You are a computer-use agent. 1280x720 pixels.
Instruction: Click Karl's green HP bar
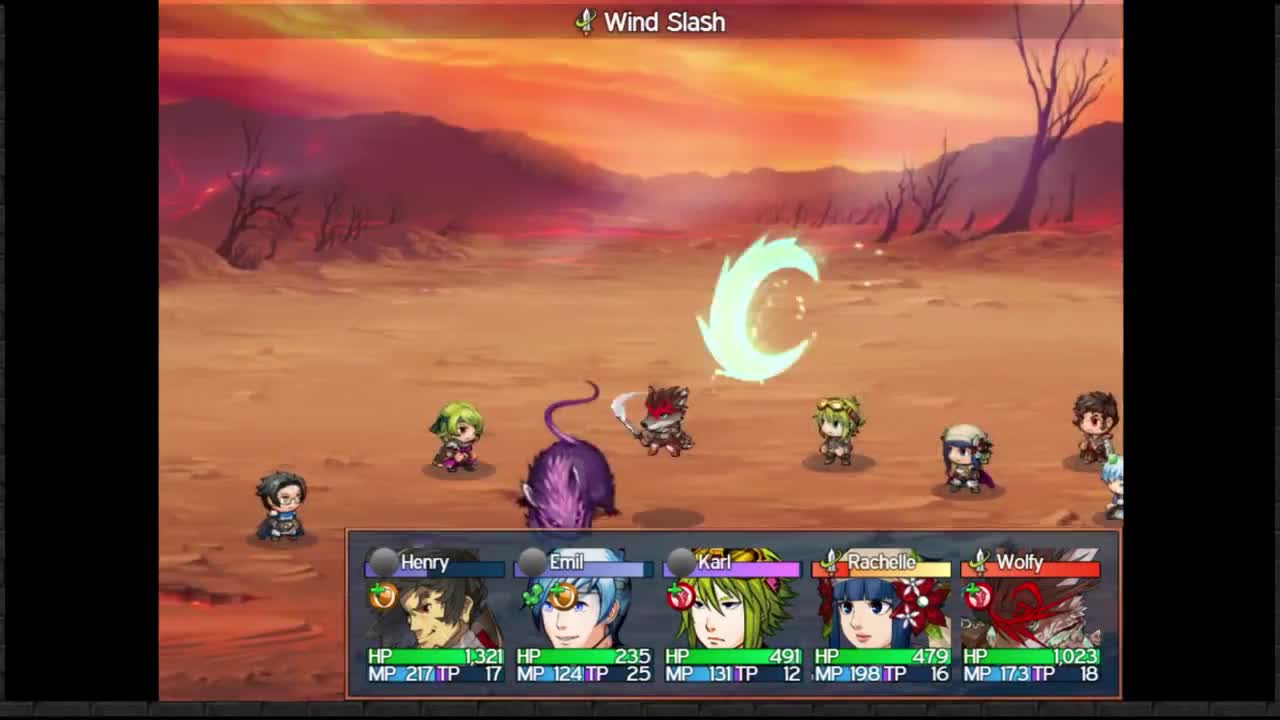(x=728, y=655)
